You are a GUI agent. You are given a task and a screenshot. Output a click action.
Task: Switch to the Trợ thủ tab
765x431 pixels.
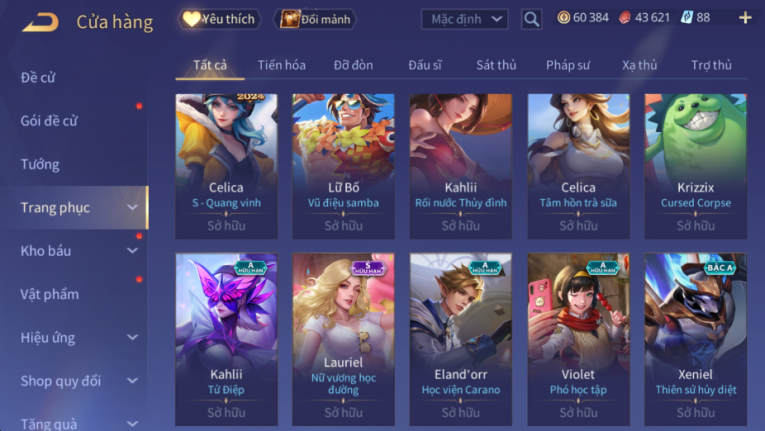(x=711, y=65)
